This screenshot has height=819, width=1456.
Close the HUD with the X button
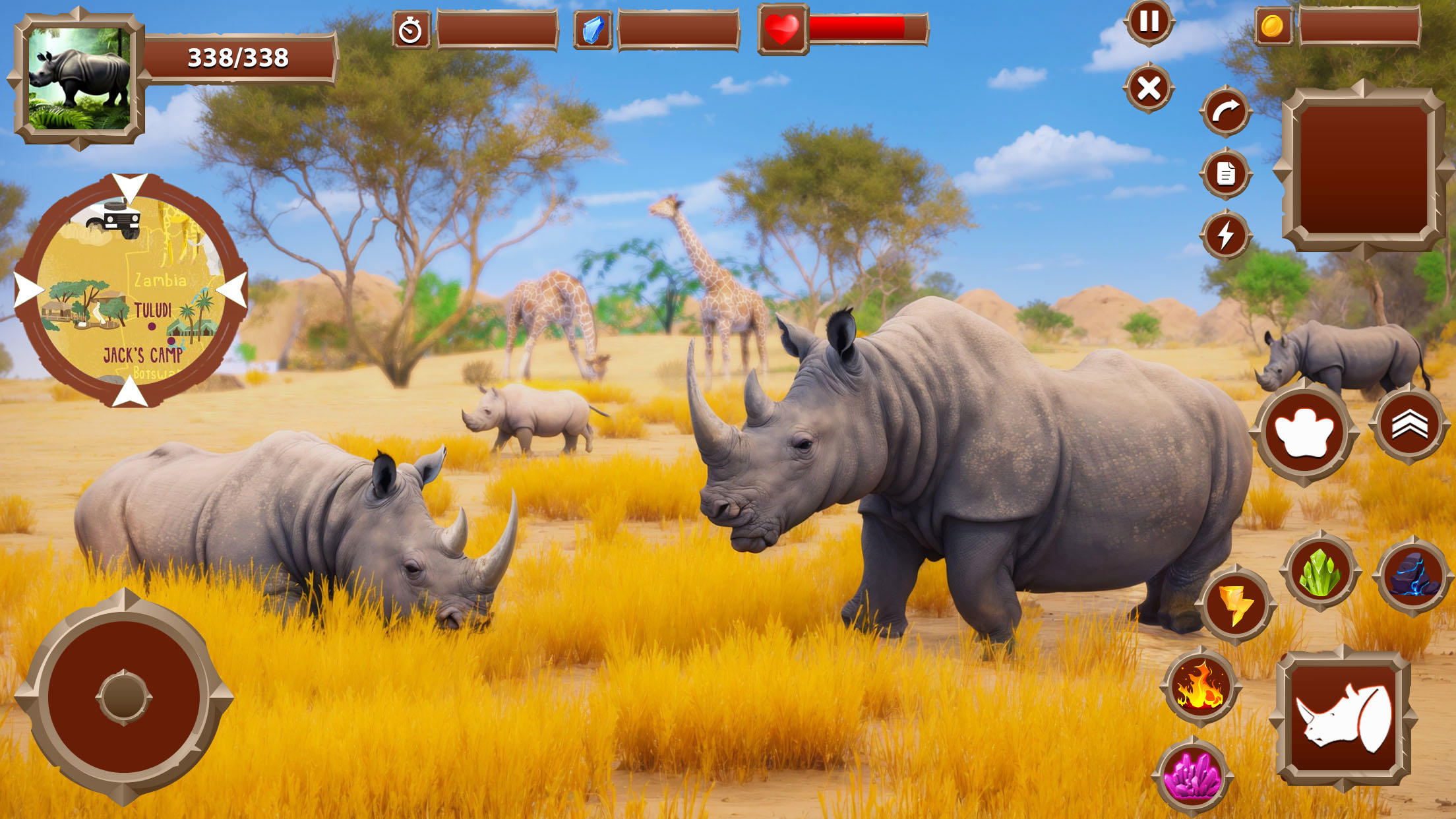[x=1148, y=86]
